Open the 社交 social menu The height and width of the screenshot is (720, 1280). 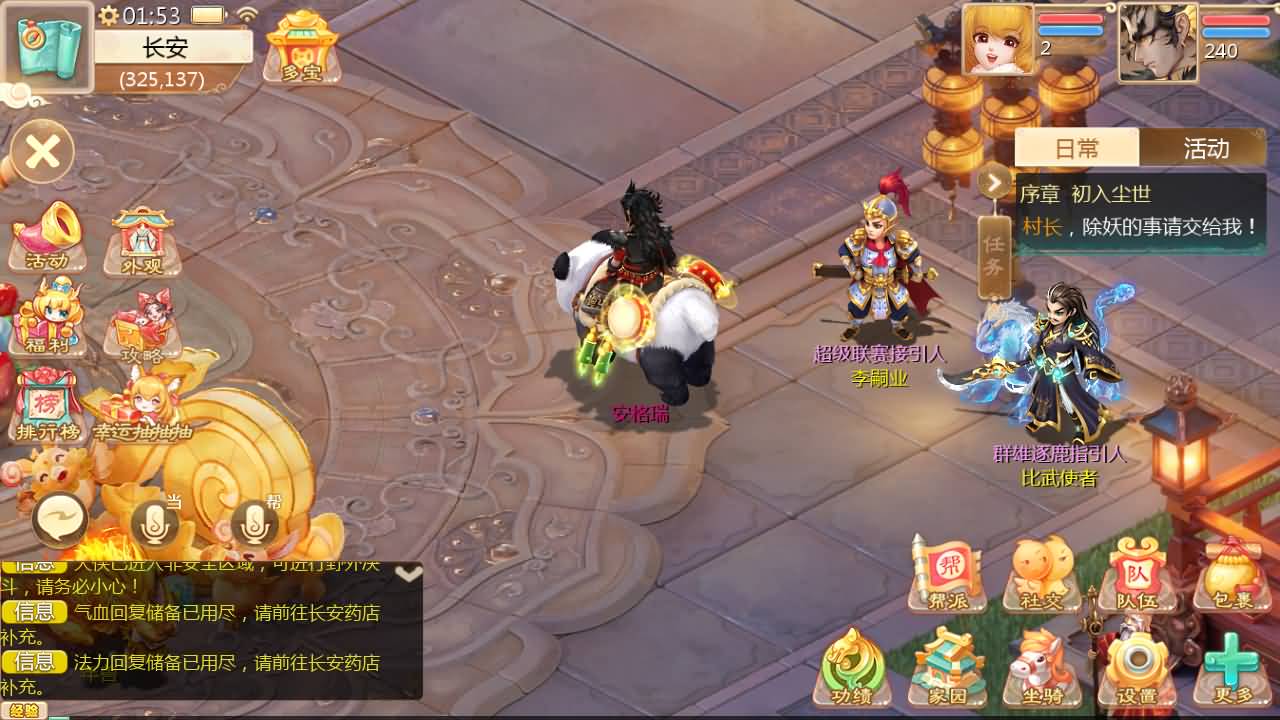[1041, 573]
